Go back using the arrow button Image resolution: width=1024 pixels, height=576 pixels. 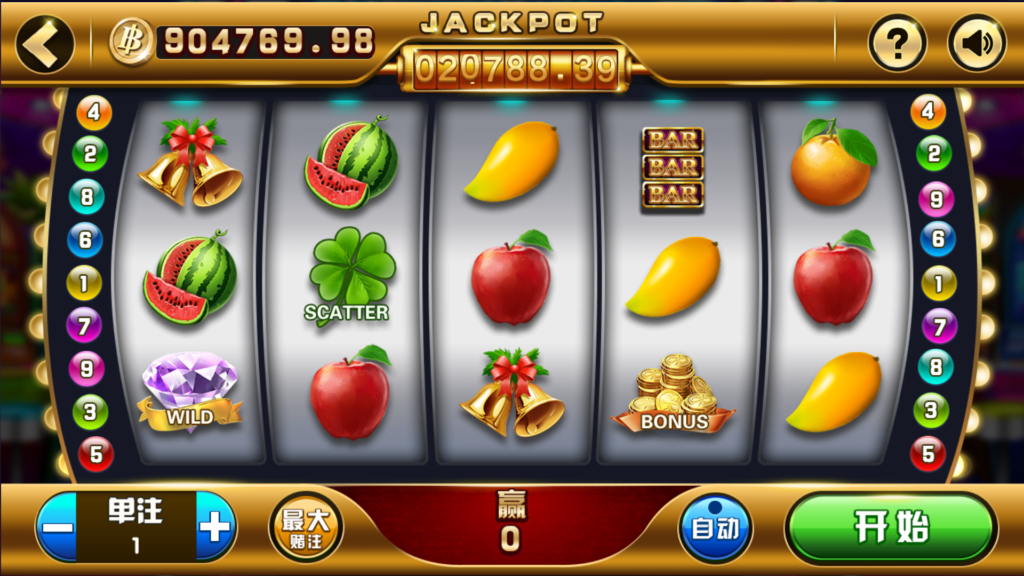(x=44, y=43)
